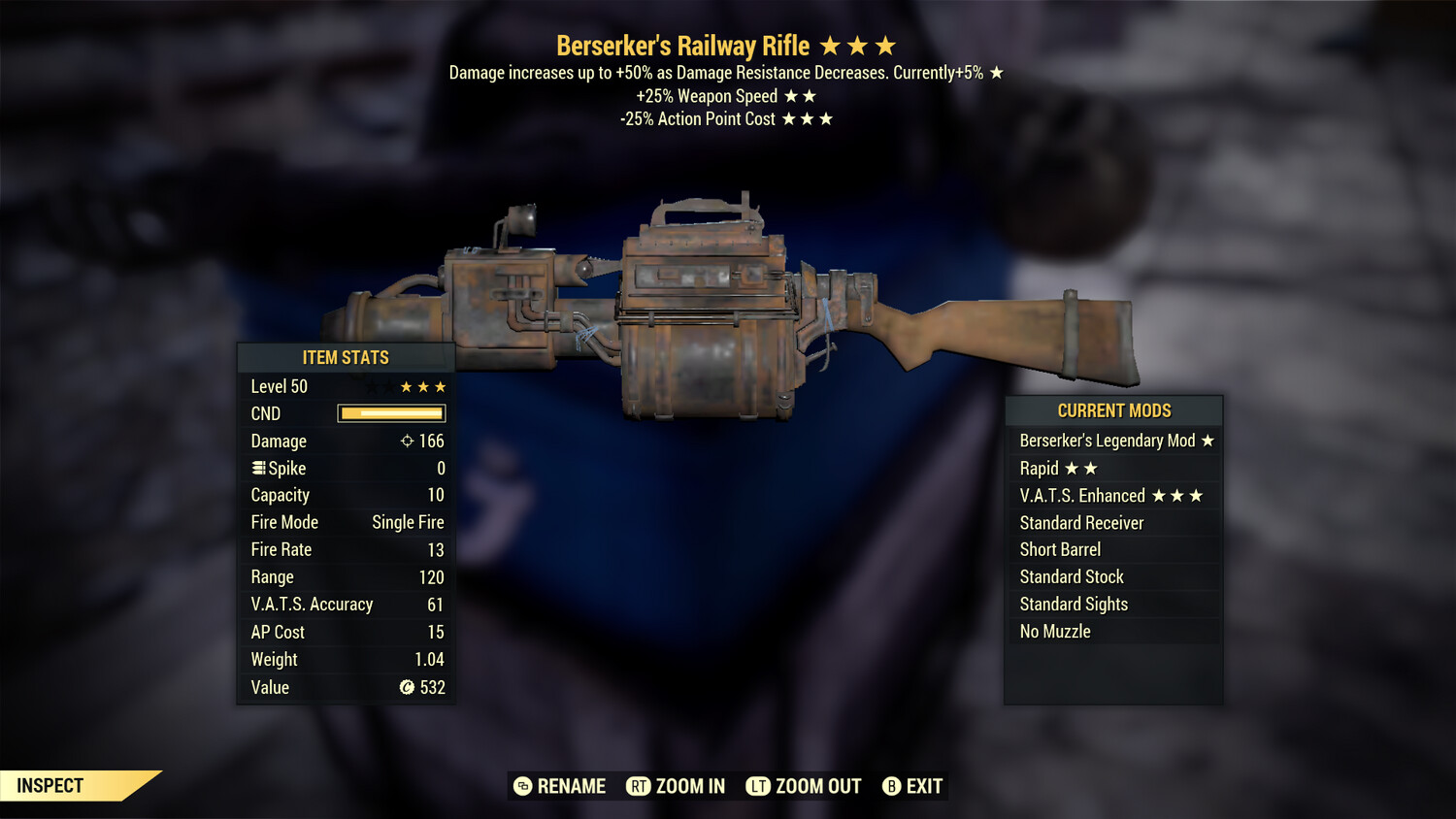The image size is (1456, 819).
Task: Click the B button exit icon
Action: click(x=892, y=786)
